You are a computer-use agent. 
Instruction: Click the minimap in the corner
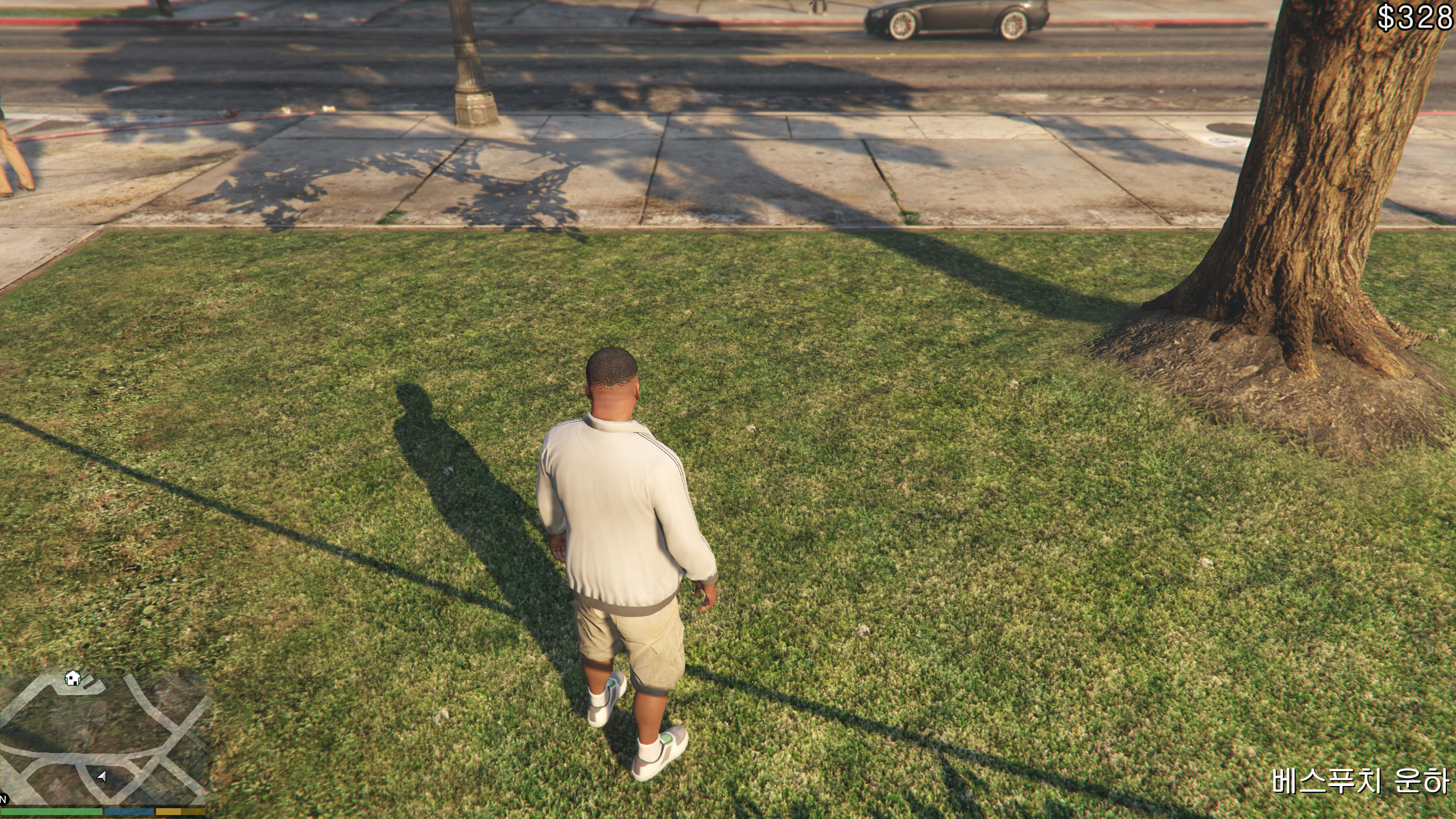(102, 738)
